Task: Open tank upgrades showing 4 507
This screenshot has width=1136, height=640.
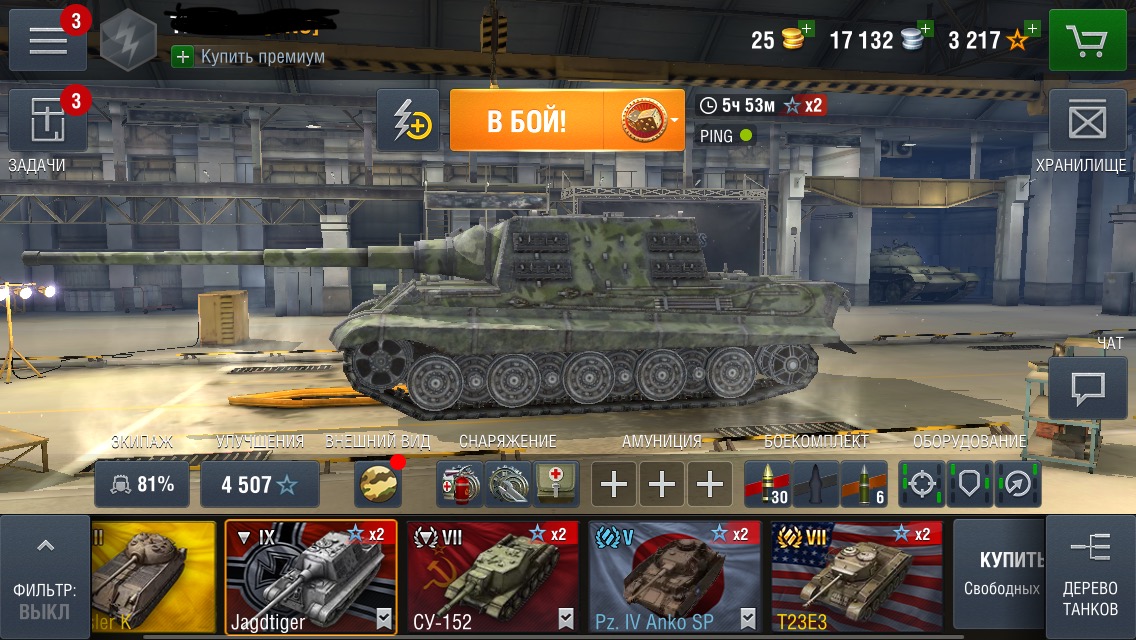Action: tap(260, 485)
